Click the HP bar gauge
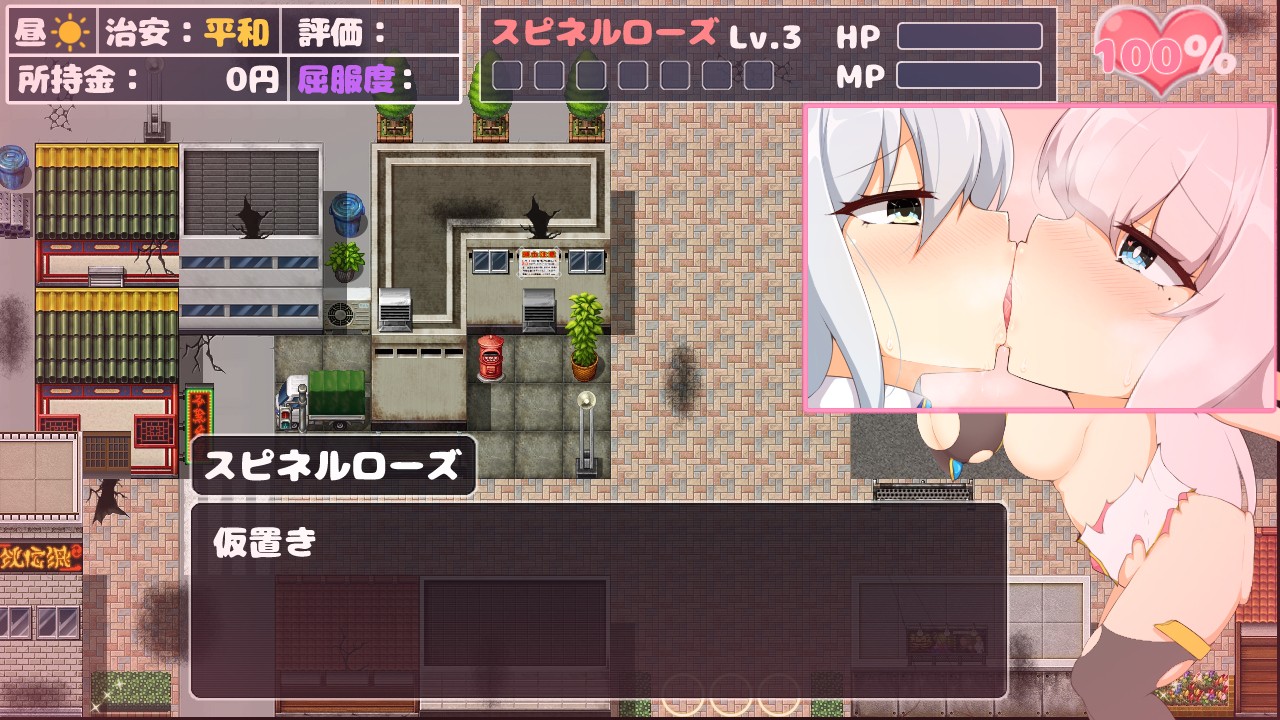The height and width of the screenshot is (720, 1280). [970, 36]
